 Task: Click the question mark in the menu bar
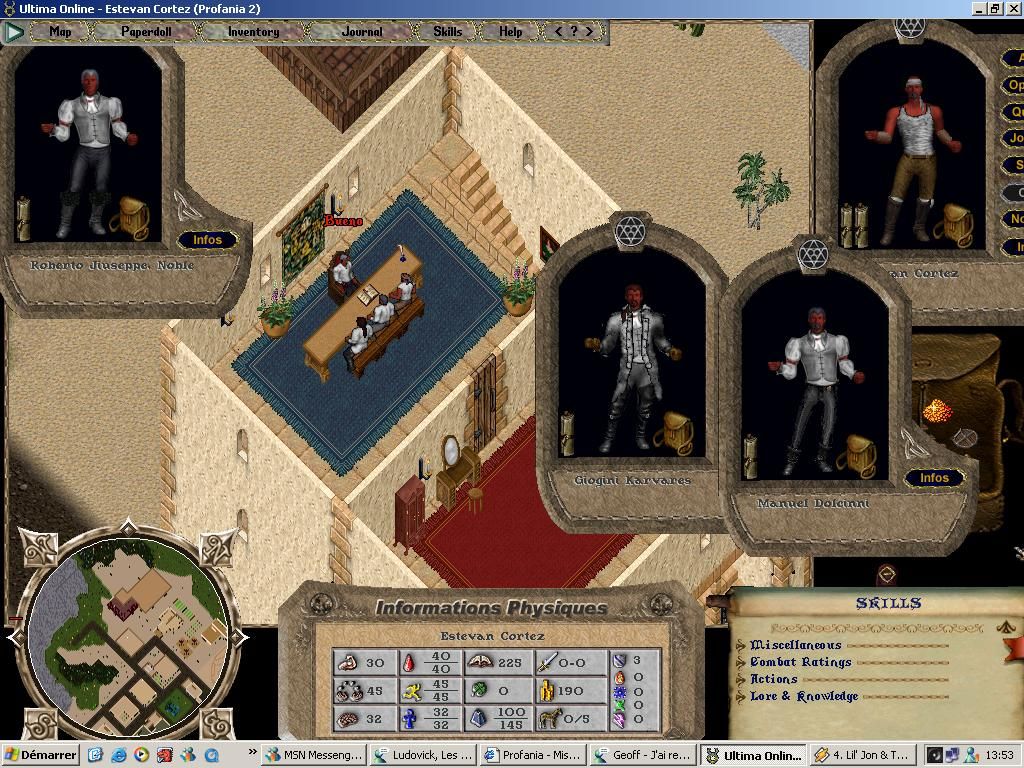click(574, 31)
